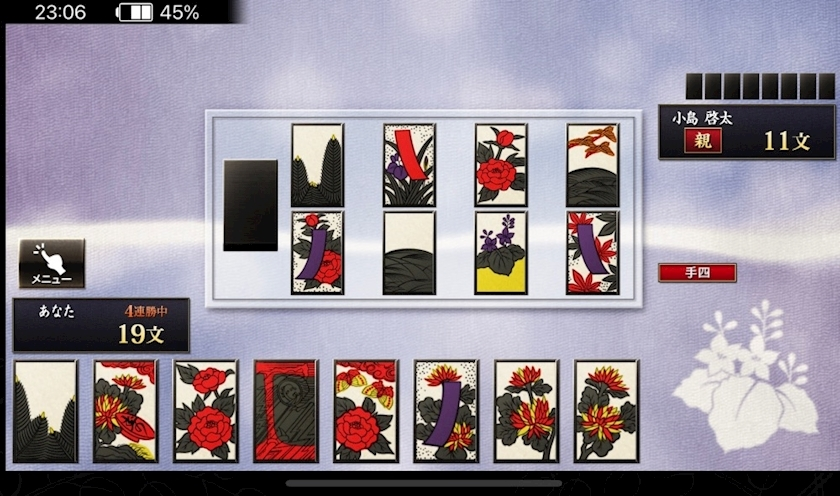Image resolution: width=840 pixels, height=496 pixels.
Task: Select the peony with butterflies card in hand
Action: click(365, 410)
